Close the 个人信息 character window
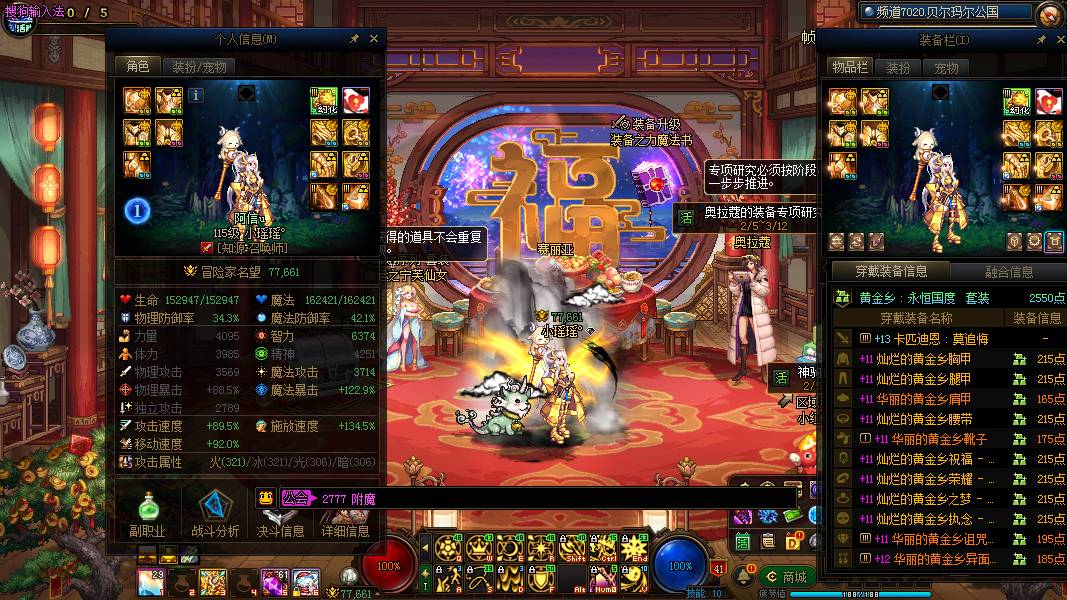Image resolution: width=1067 pixels, height=600 pixels. [374, 39]
